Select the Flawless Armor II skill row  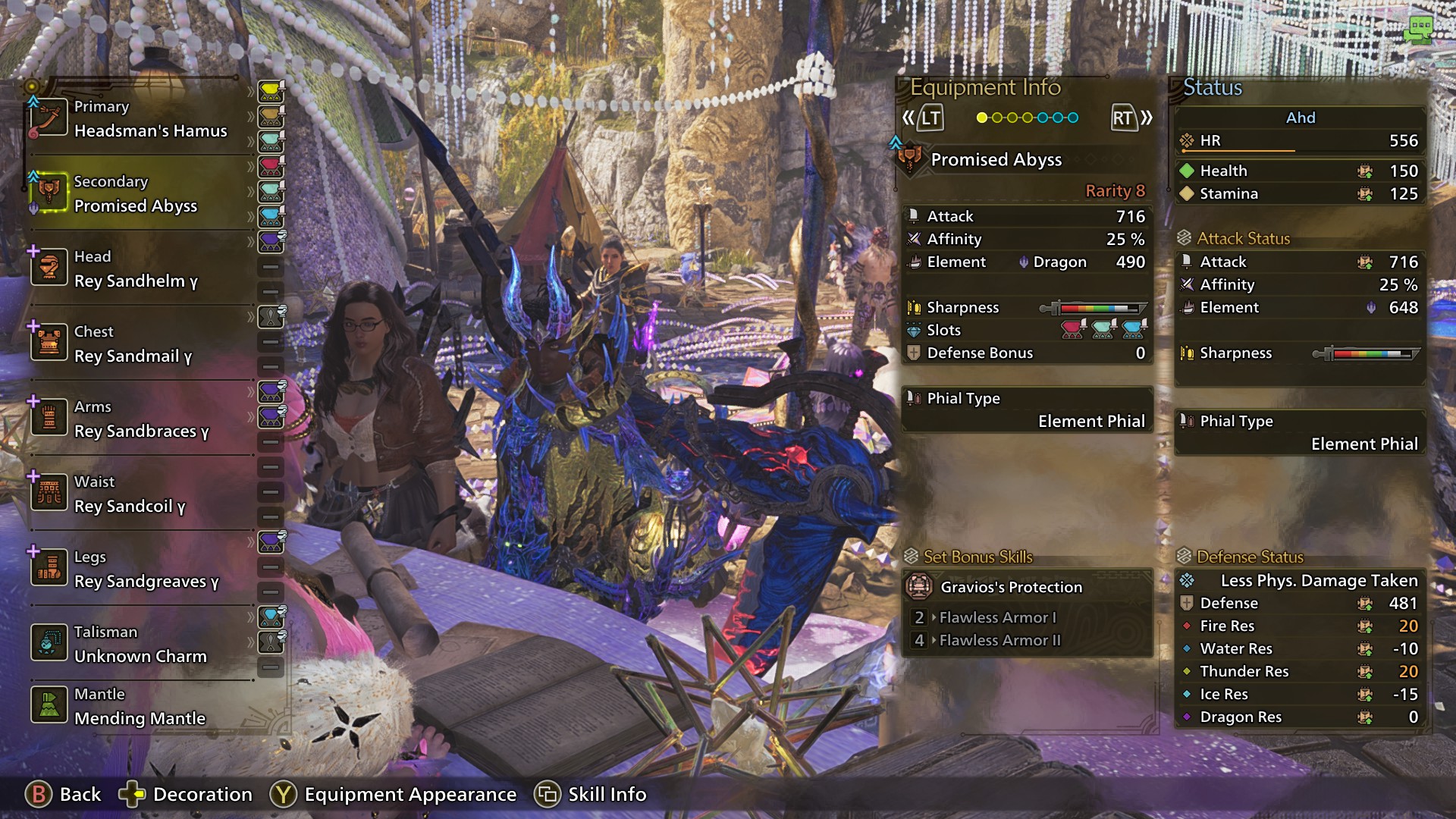tap(999, 641)
